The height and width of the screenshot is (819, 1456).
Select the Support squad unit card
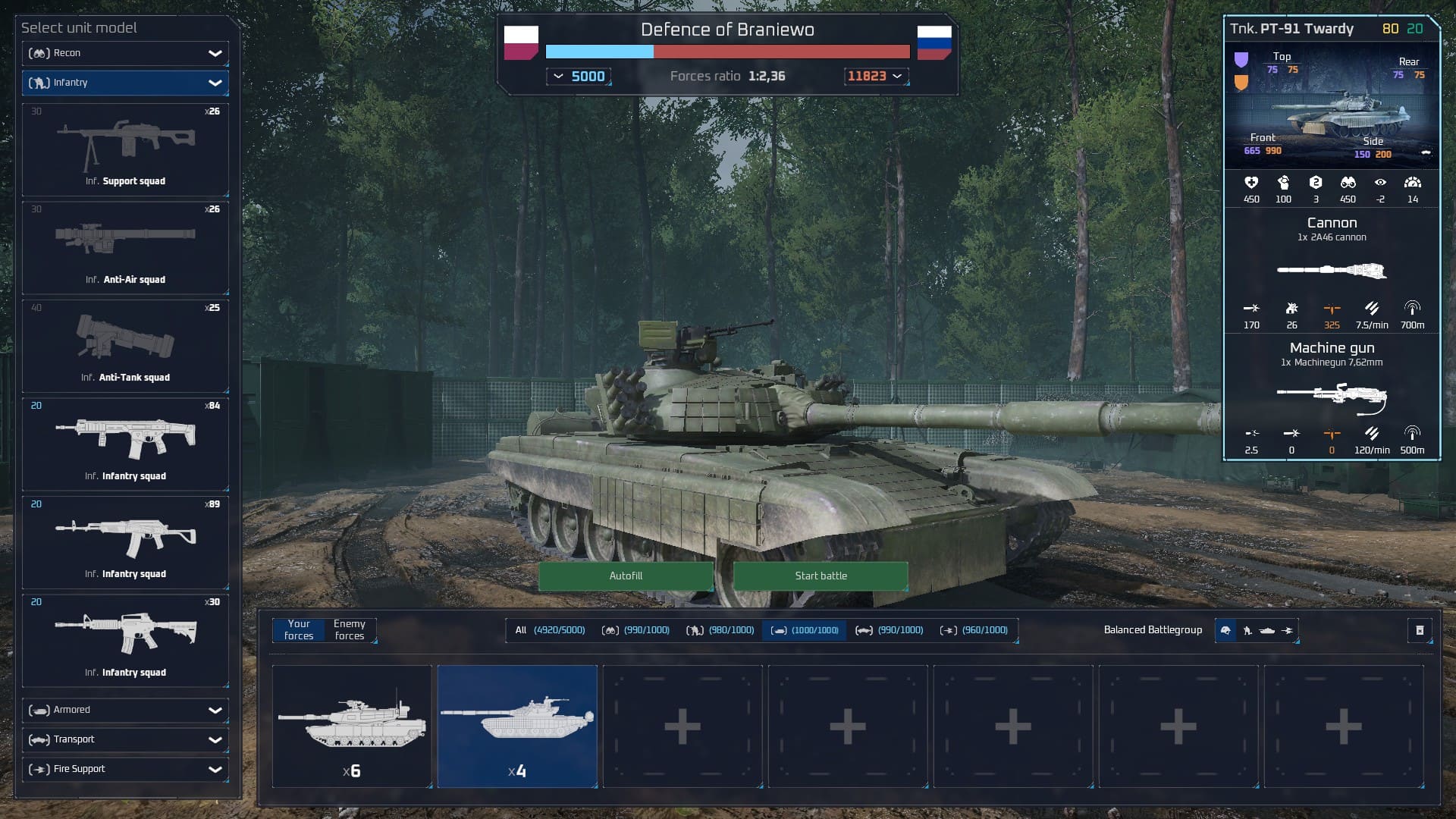point(125,149)
